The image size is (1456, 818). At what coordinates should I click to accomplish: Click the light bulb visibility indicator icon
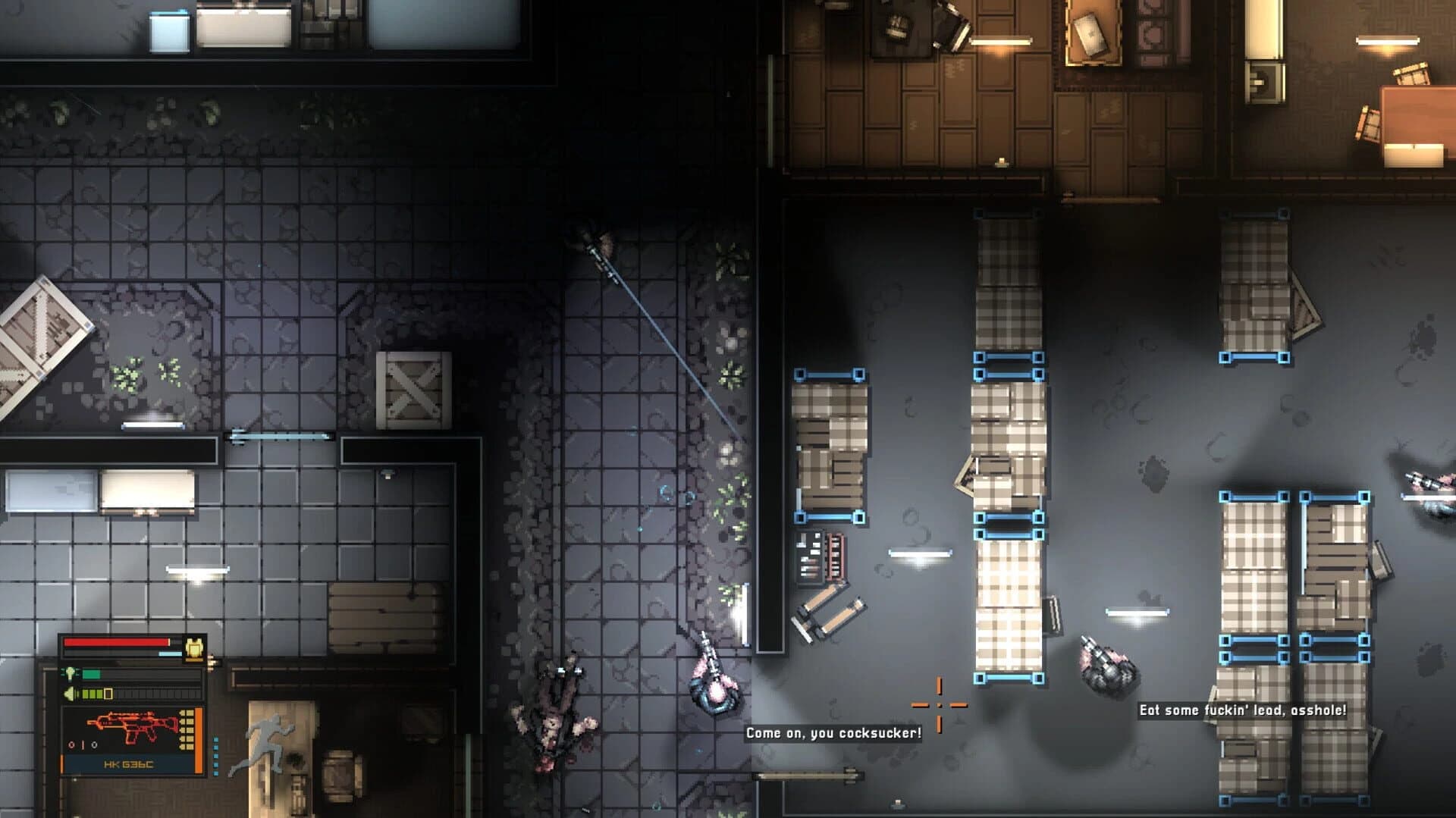tap(70, 674)
